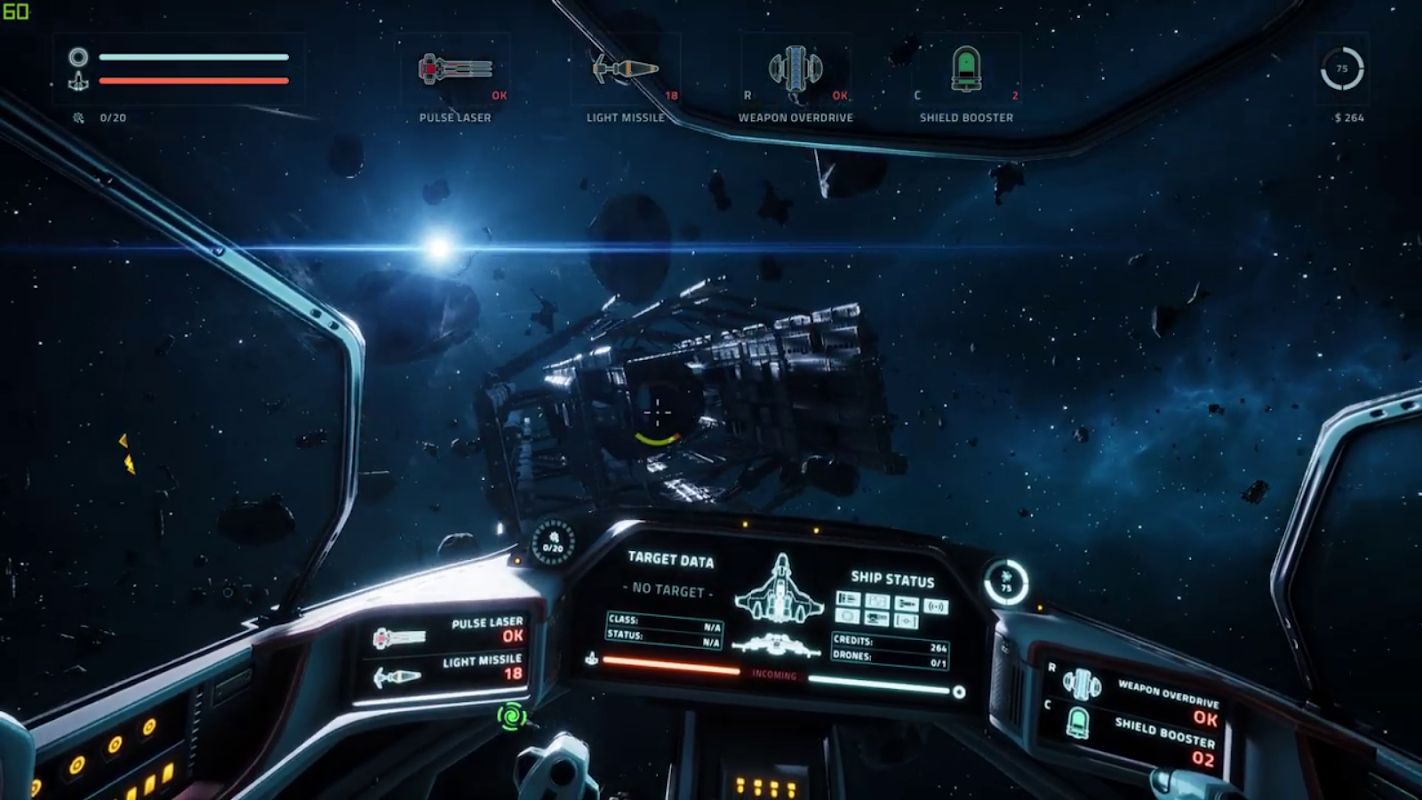Viewport: 1422px width, 800px height.
Task: Activate the Weapon Overdrive device
Action: (795, 69)
